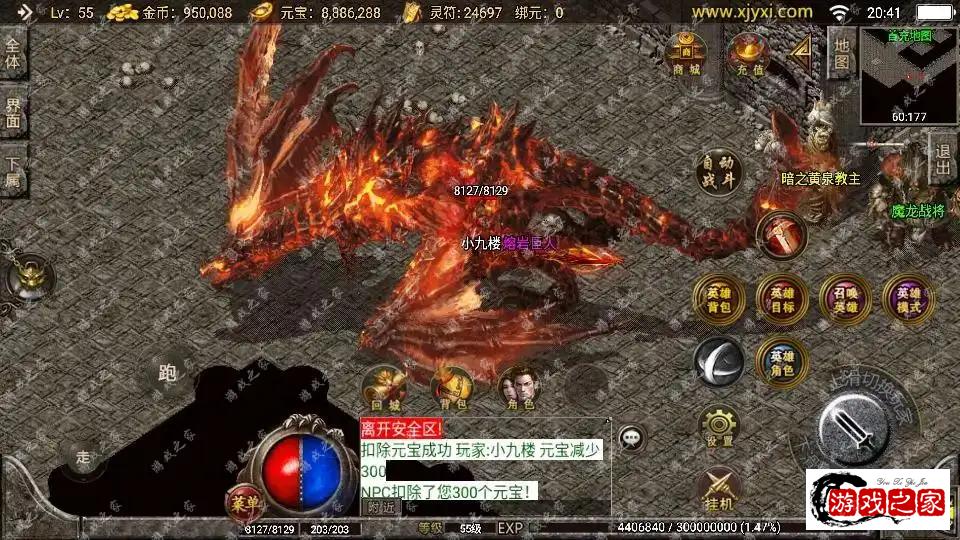
Task: Select 英雄目标 hero target
Action: pos(782,297)
